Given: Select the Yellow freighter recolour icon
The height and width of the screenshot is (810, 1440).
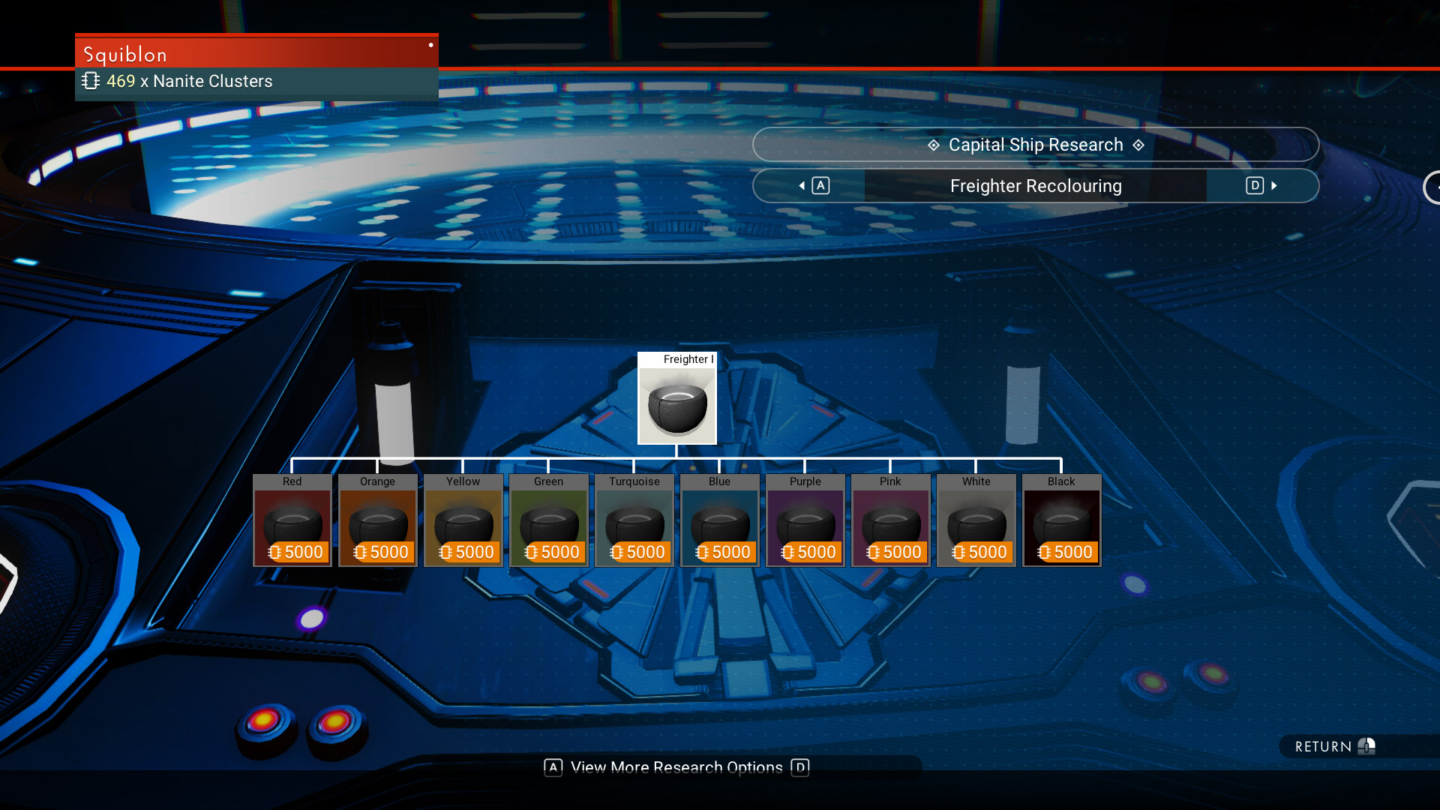Looking at the screenshot, I should 463,518.
